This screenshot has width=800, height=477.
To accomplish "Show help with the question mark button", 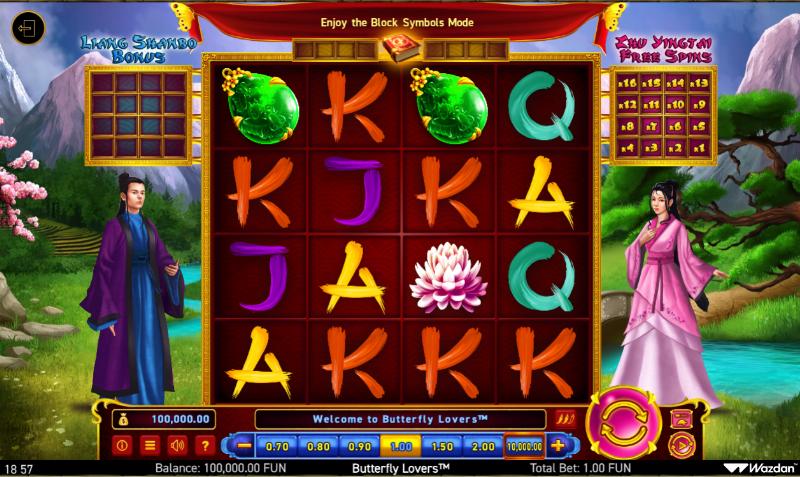I will (206, 446).
